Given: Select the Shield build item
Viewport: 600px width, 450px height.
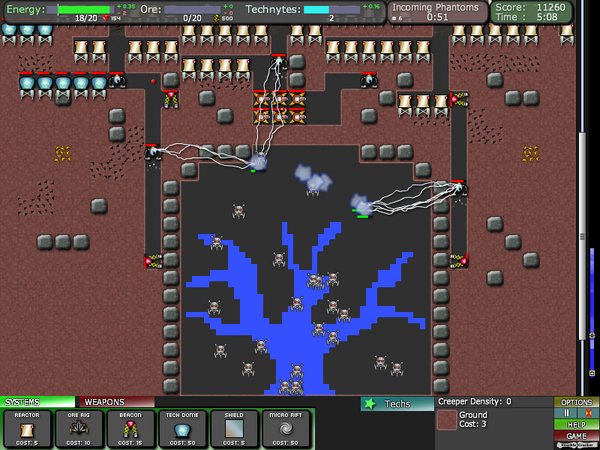Looking at the screenshot, I should (234, 427).
